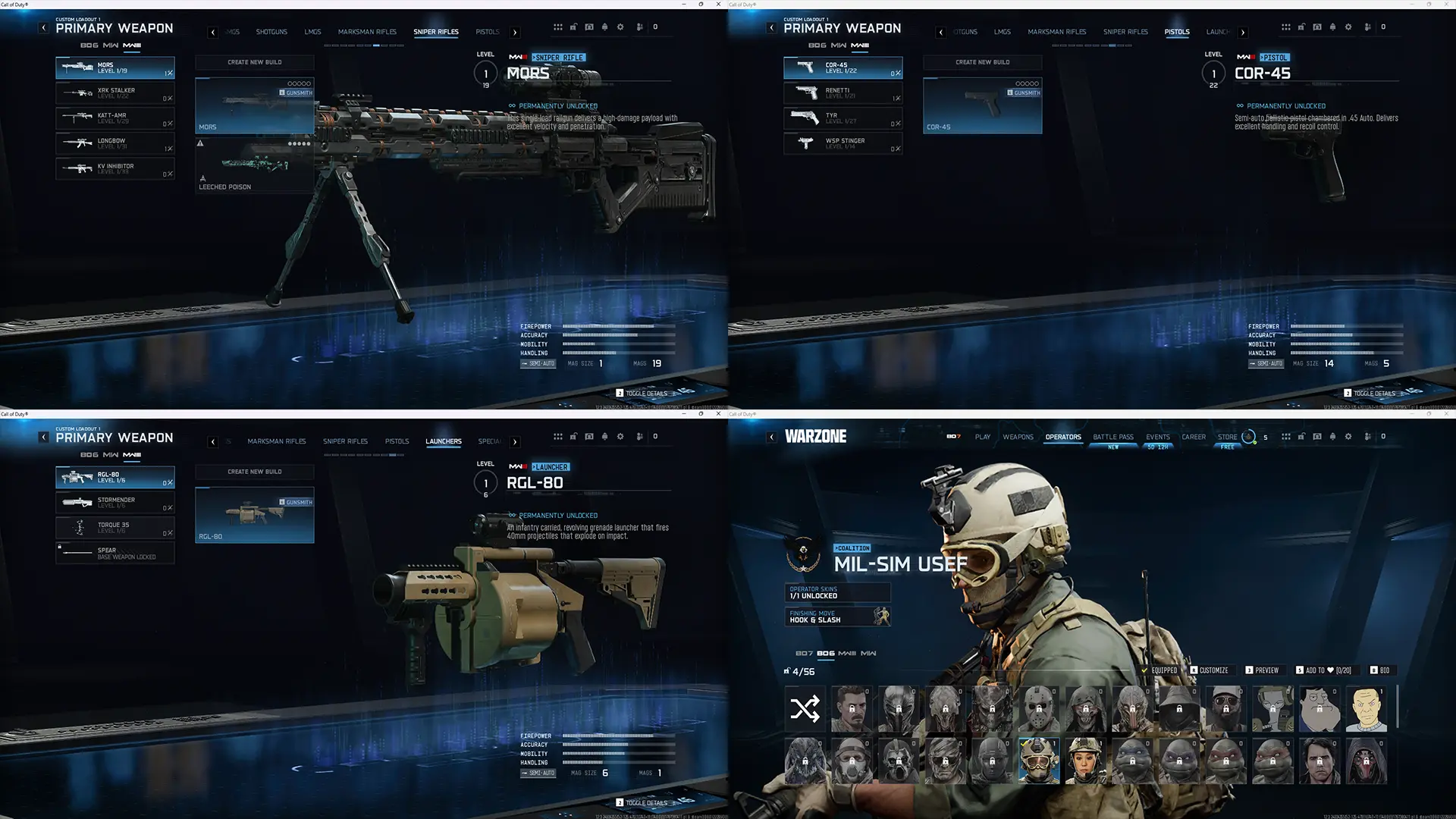Click the notifications bell icon
This screenshot has height=819, width=1456.
point(604,27)
